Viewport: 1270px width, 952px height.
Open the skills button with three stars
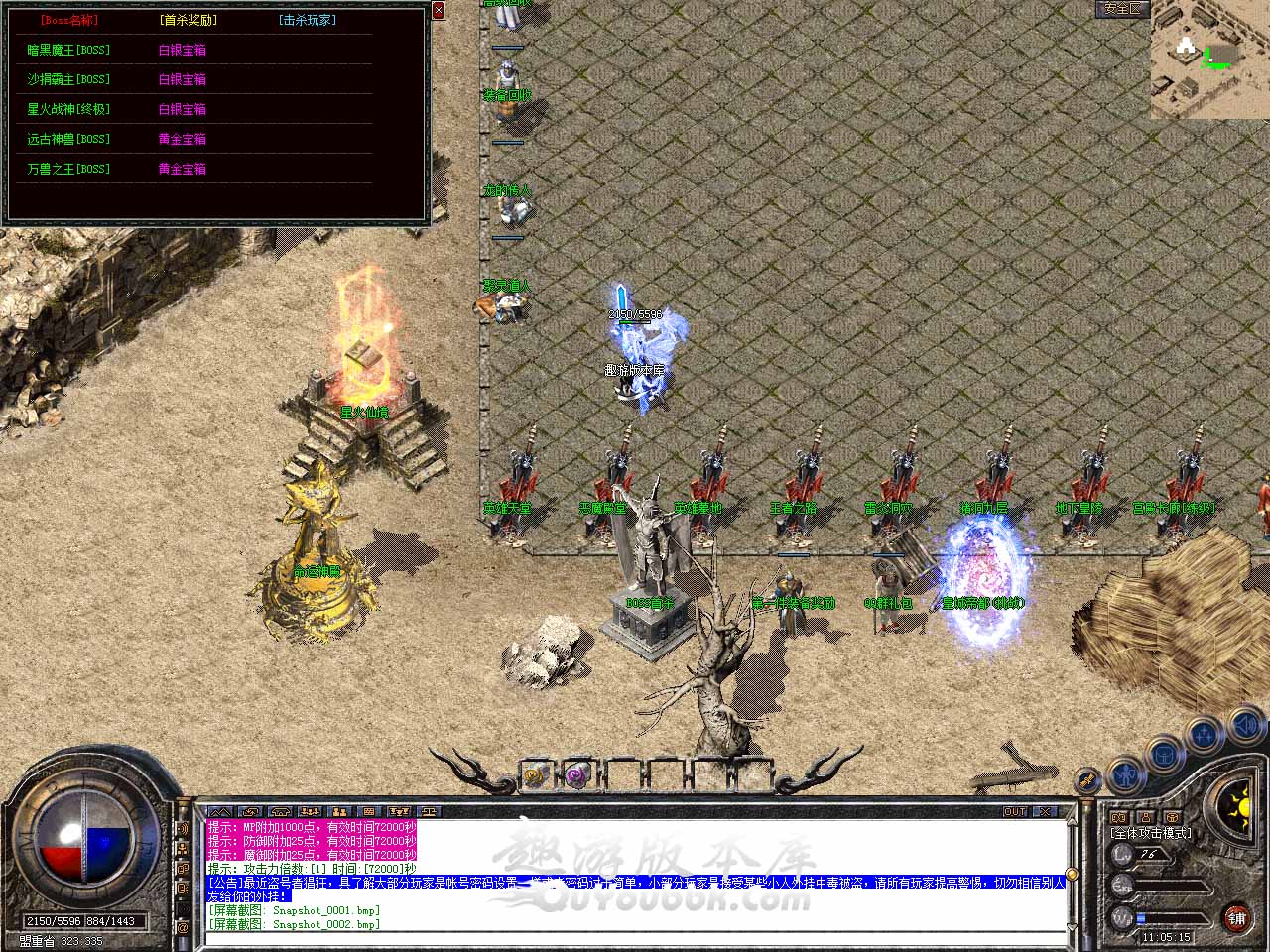(x=1204, y=736)
